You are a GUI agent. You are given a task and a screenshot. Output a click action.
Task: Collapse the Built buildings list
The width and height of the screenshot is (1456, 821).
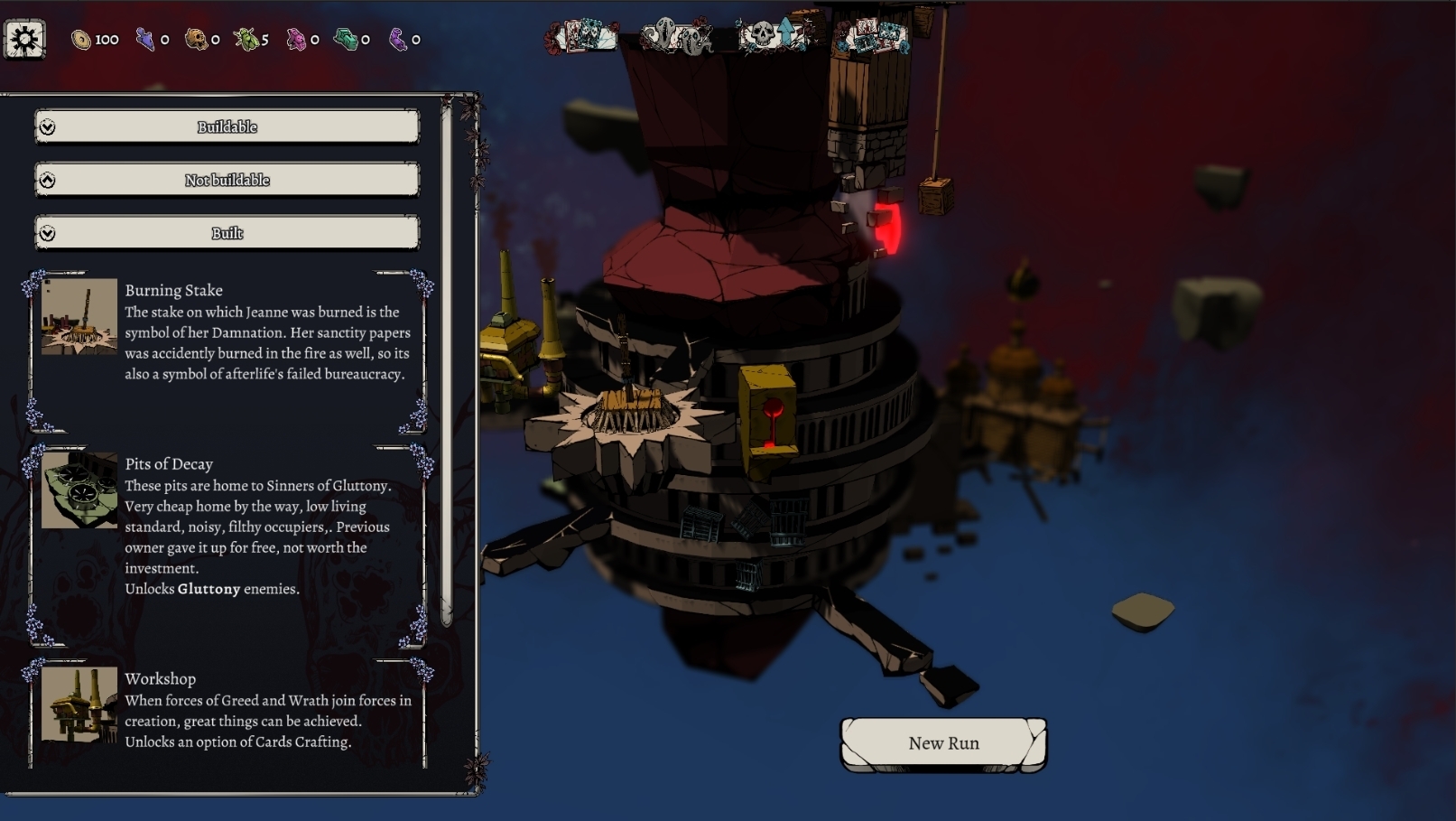point(227,232)
